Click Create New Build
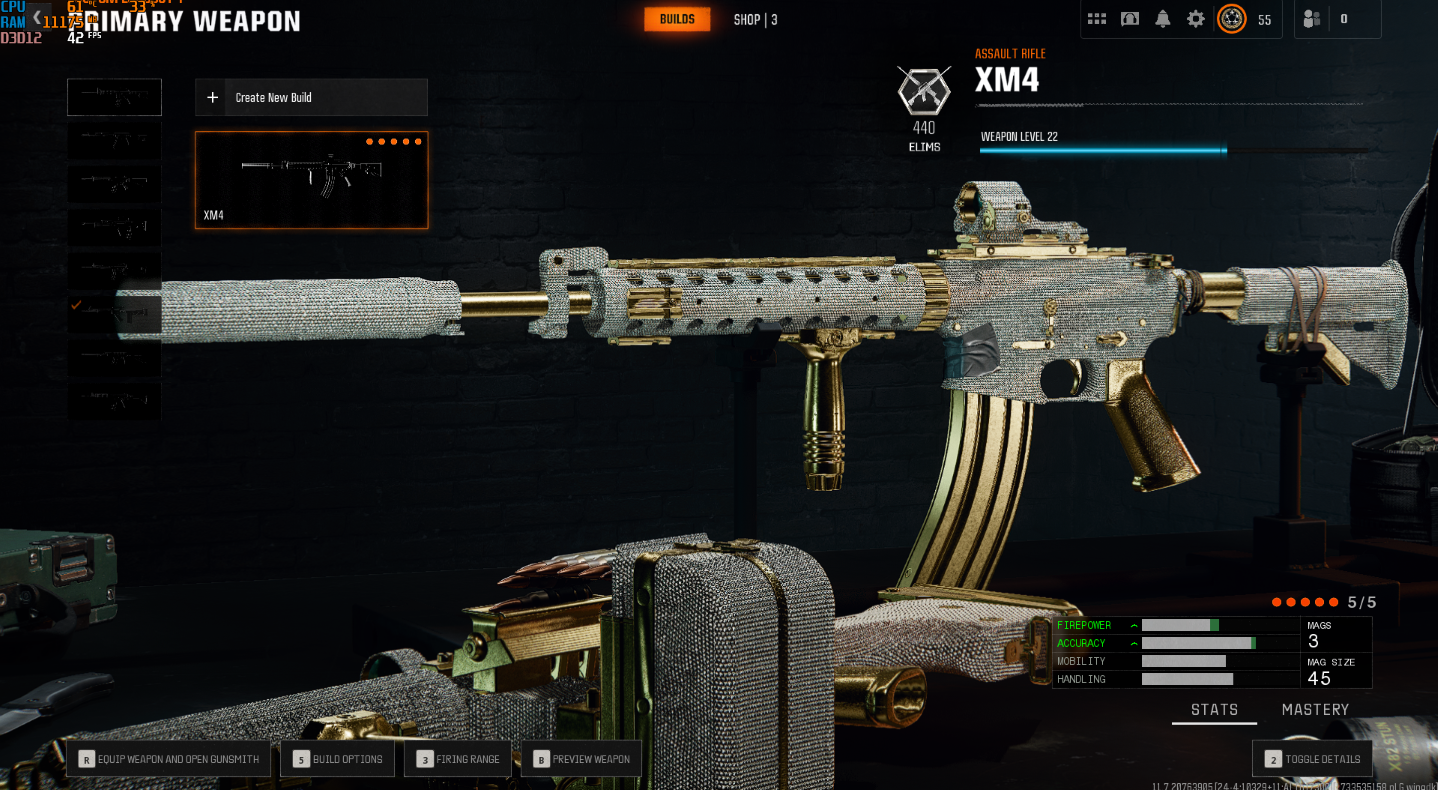The width and height of the screenshot is (1438, 790). pos(310,97)
